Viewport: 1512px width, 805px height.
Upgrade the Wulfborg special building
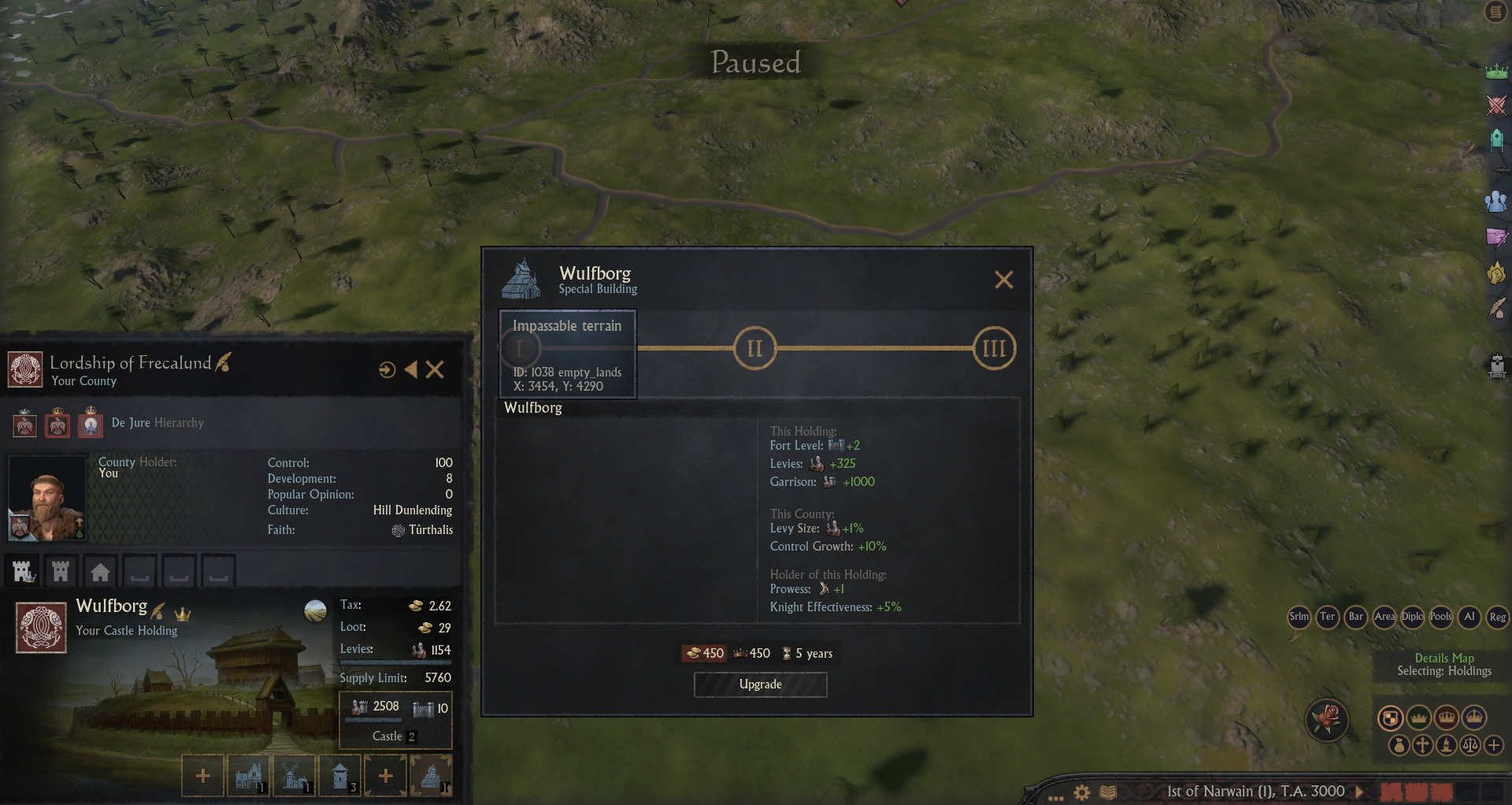point(760,684)
